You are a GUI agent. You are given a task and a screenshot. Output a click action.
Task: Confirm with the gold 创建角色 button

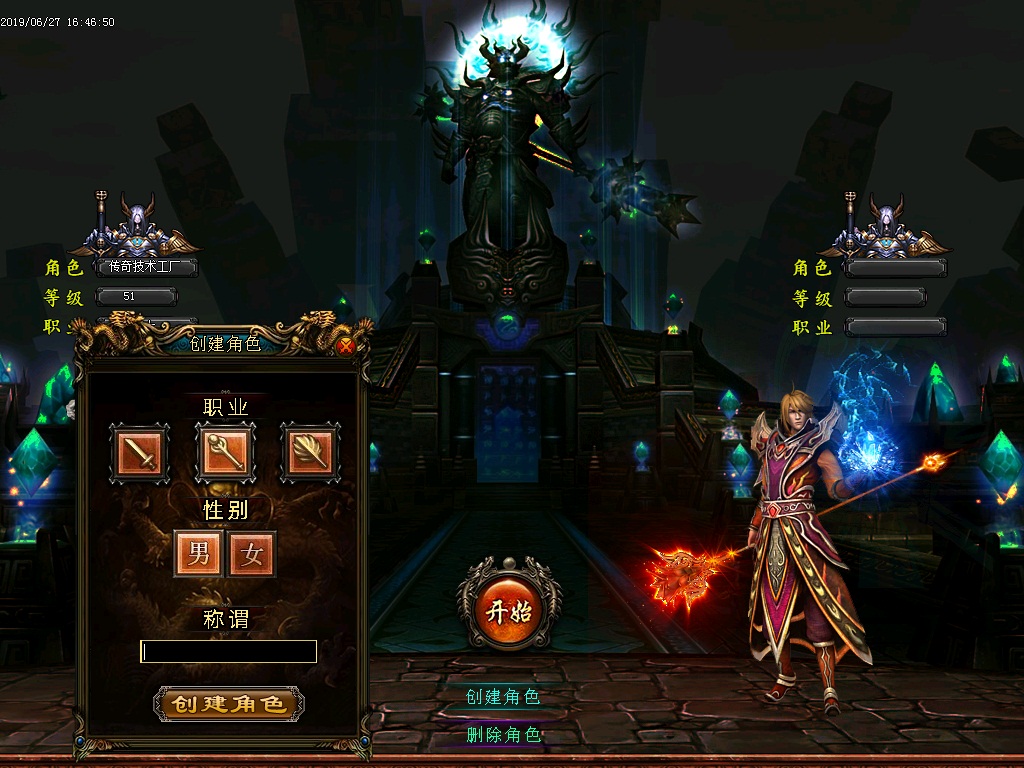(x=229, y=703)
